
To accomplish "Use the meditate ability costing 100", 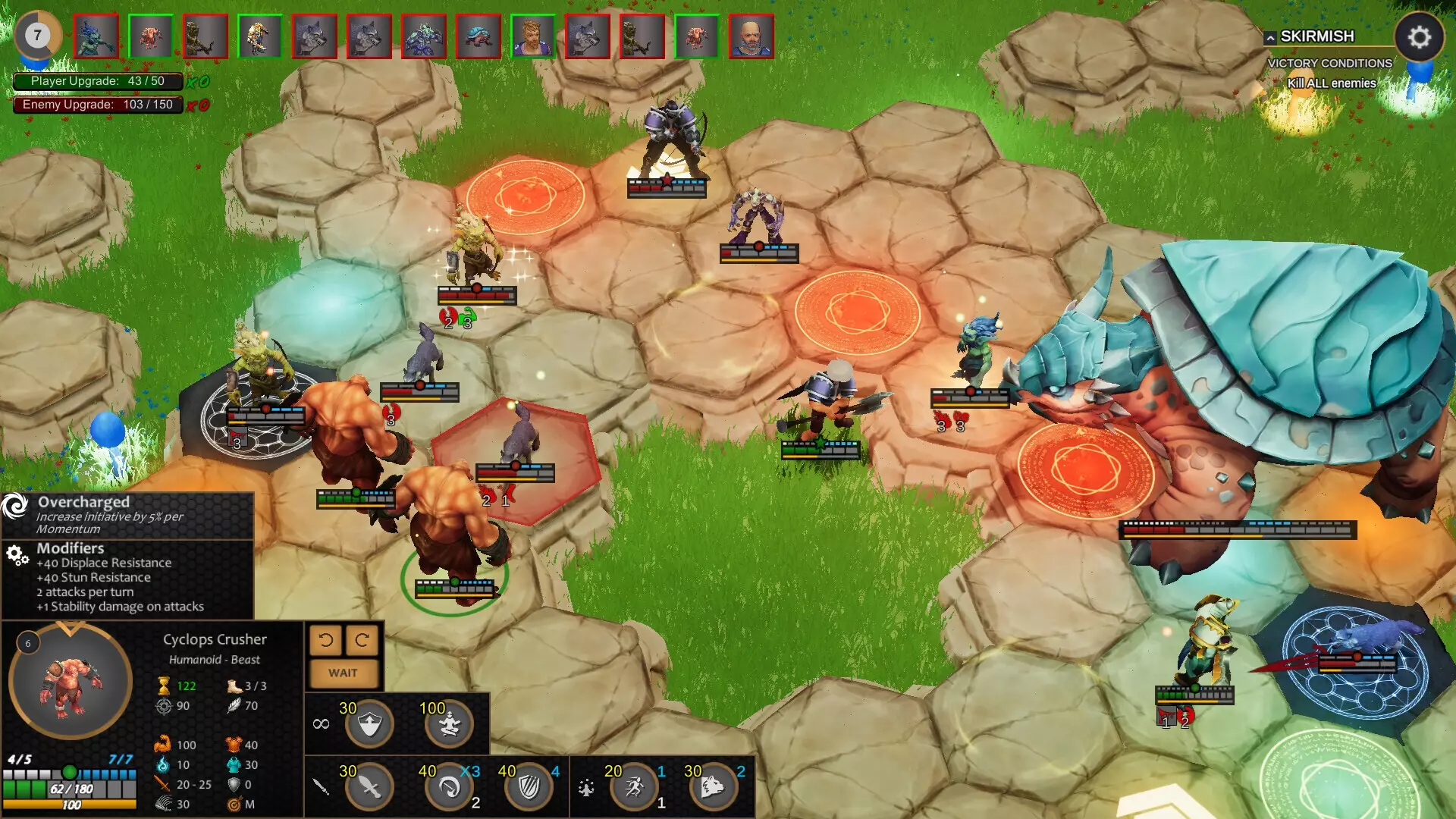I will [x=450, y=724].
